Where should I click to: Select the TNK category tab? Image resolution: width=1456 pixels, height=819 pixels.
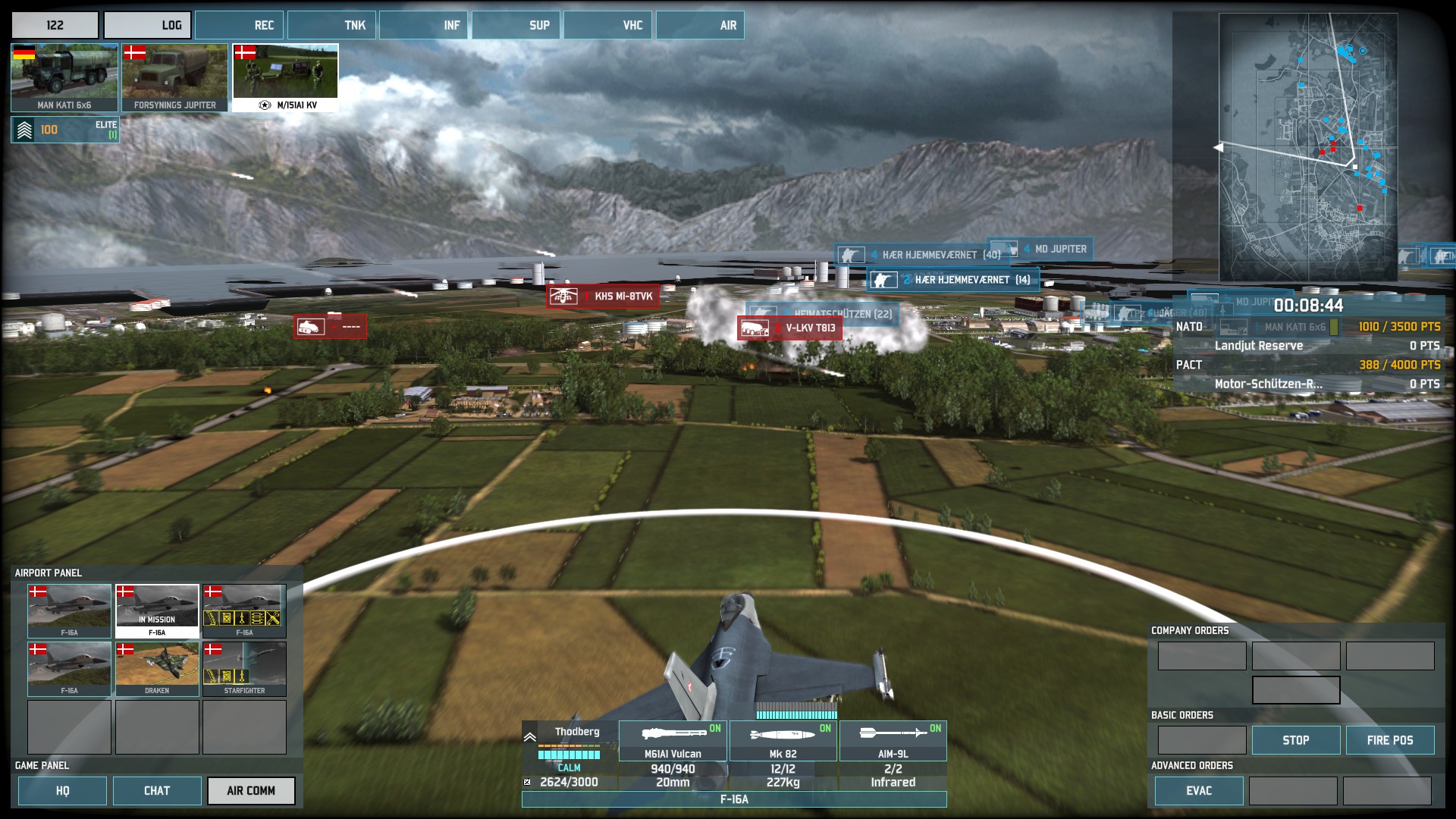(331, 25)
